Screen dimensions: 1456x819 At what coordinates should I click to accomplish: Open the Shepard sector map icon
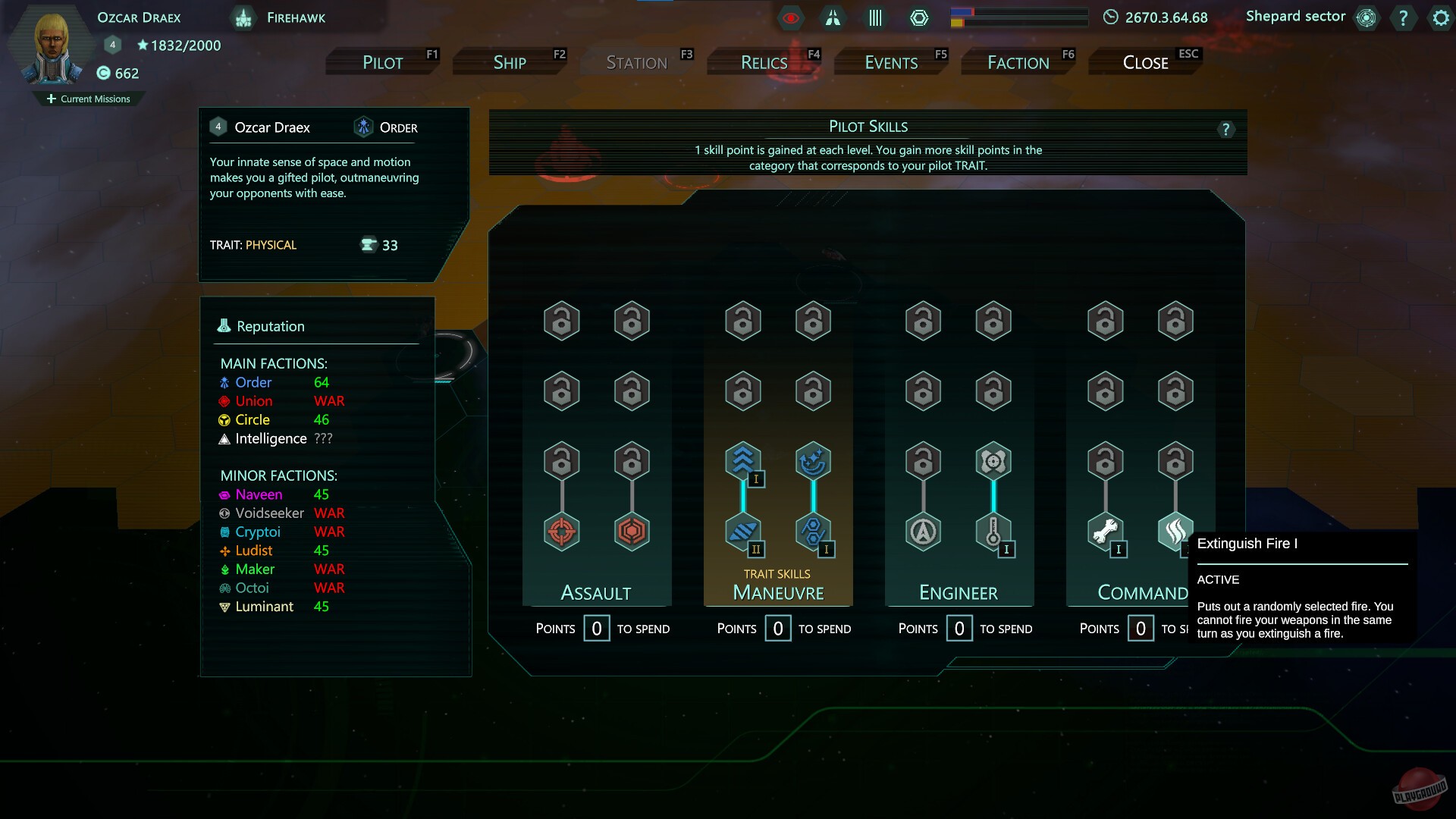1367,17
